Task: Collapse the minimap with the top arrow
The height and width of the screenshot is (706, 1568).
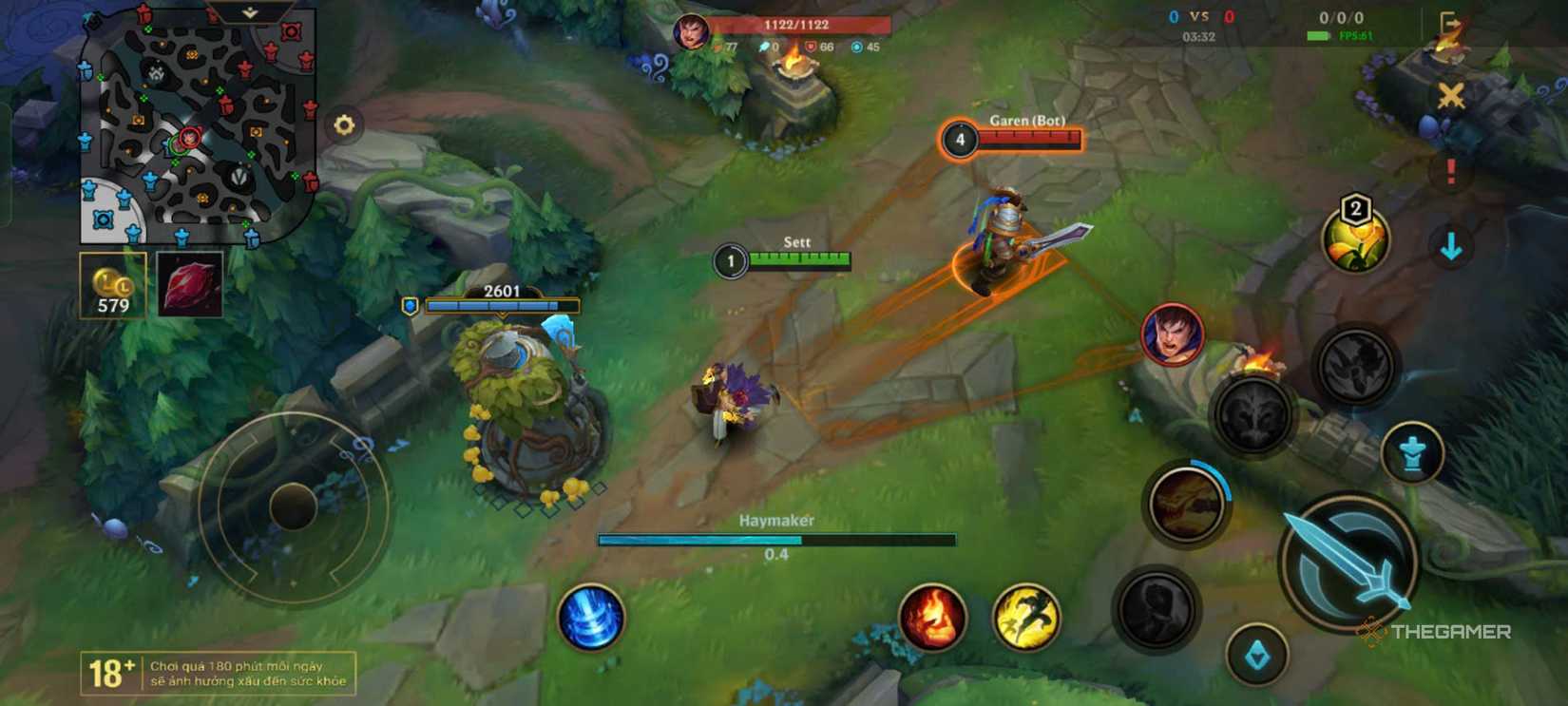Action: pos(249,12)
